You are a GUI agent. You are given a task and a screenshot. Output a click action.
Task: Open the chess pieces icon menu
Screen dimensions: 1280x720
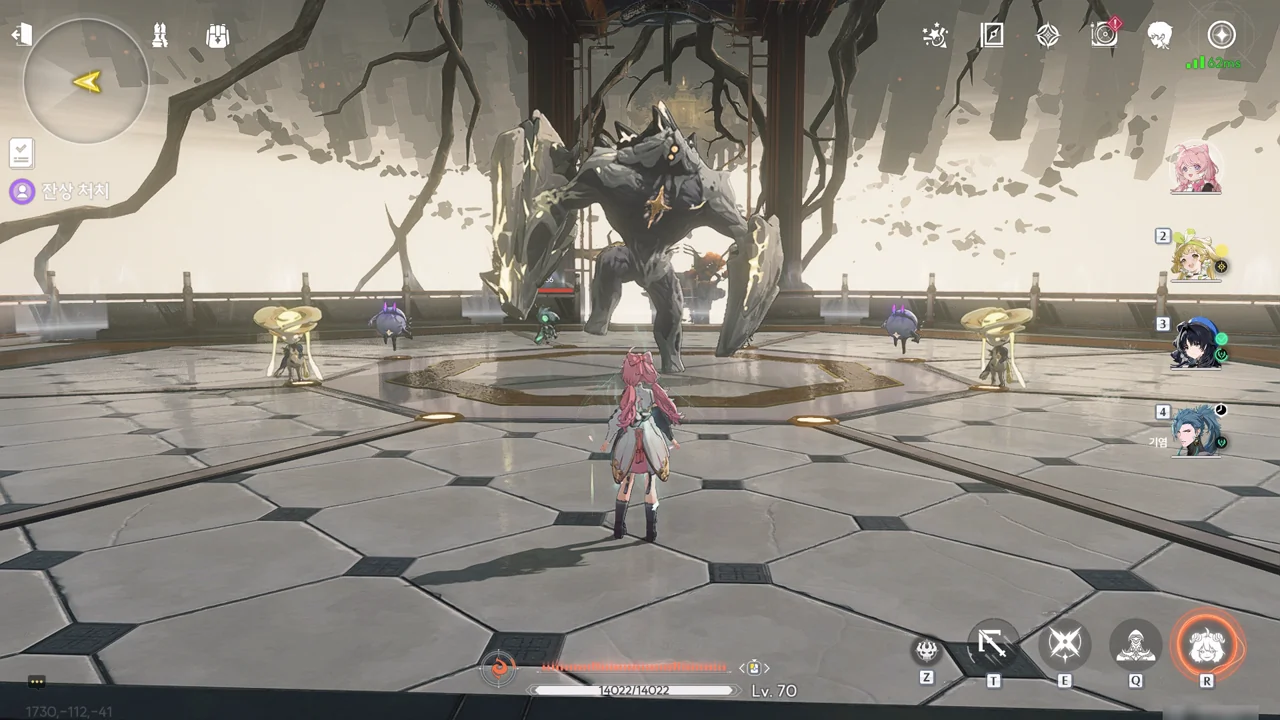pyautogui.click(x=160, y=35)
